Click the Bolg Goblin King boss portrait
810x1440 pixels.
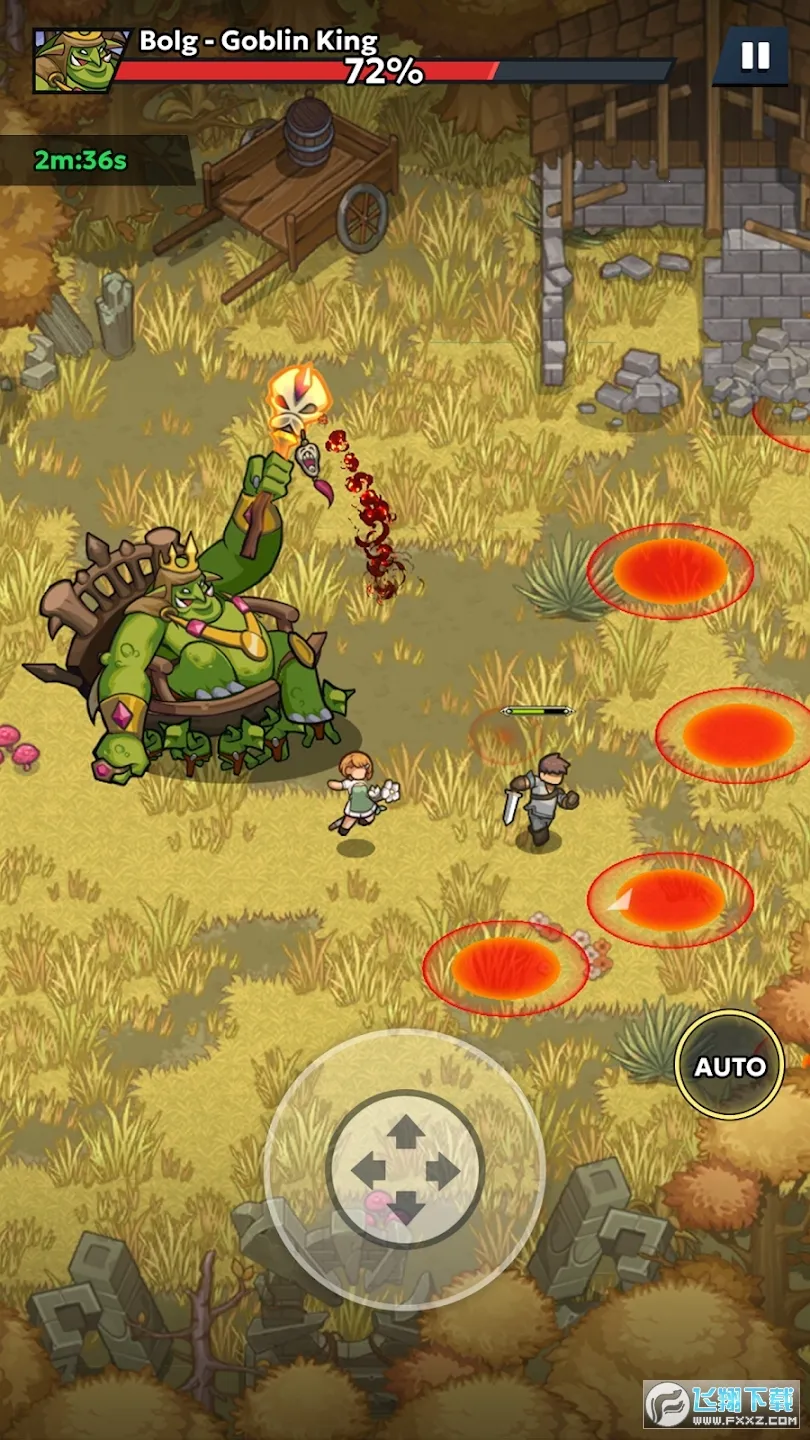[74, 60]
